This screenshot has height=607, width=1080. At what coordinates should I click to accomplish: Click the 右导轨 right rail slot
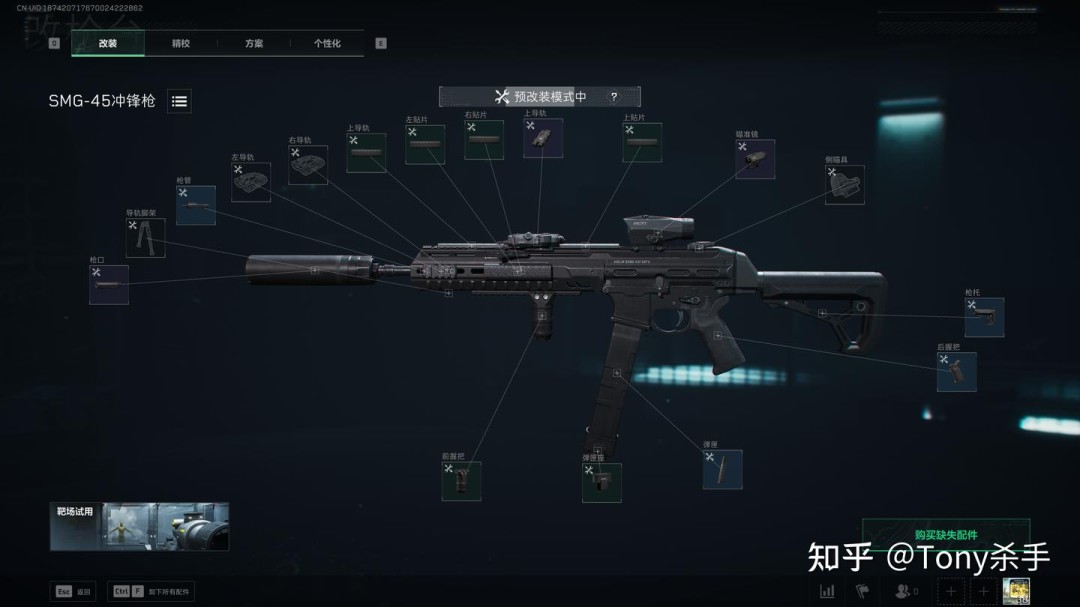[x=308, y=165]
